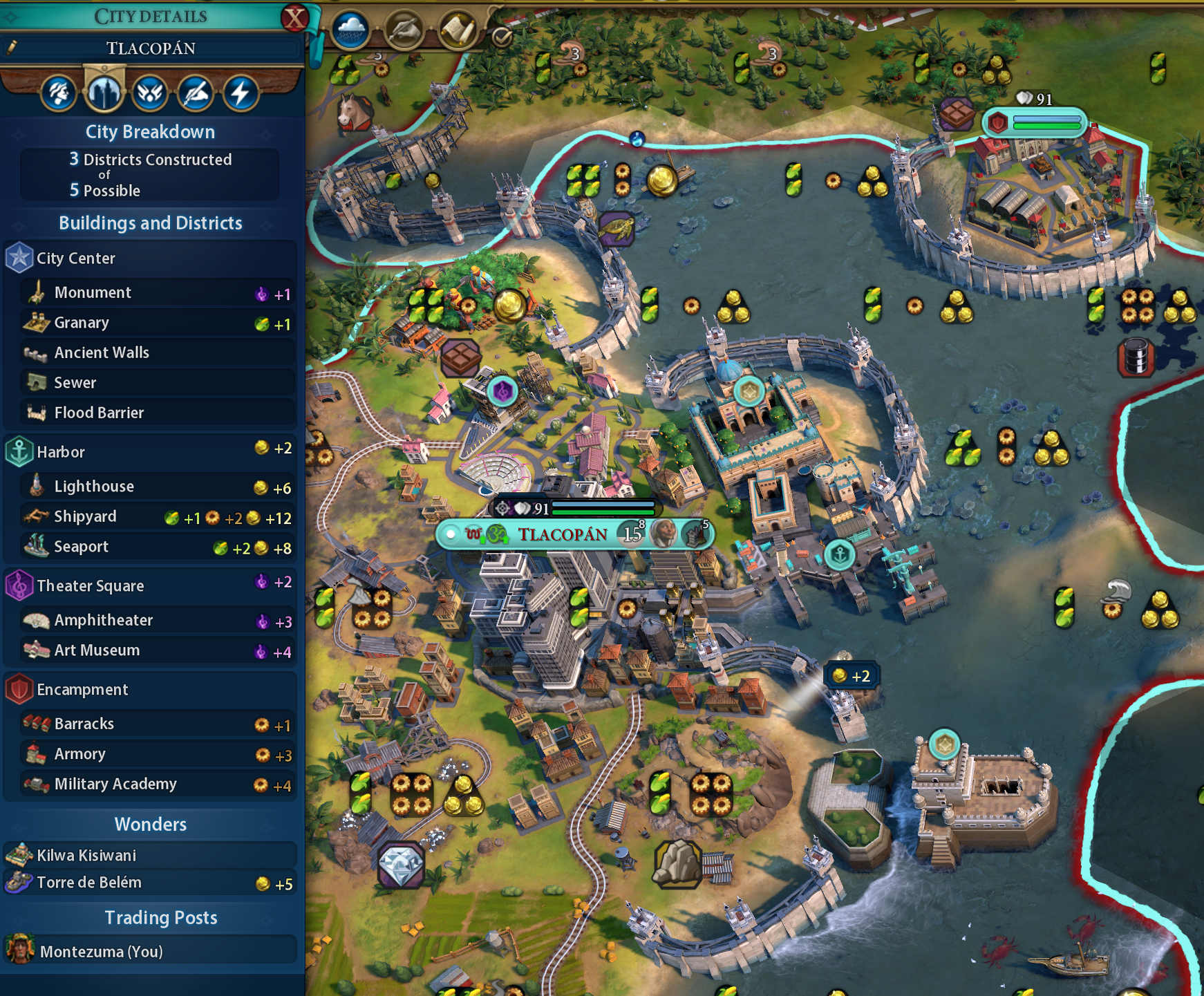Click the Montezuma trading post entry
This screenshot has width=1204, height=996.
pos(149,951)
